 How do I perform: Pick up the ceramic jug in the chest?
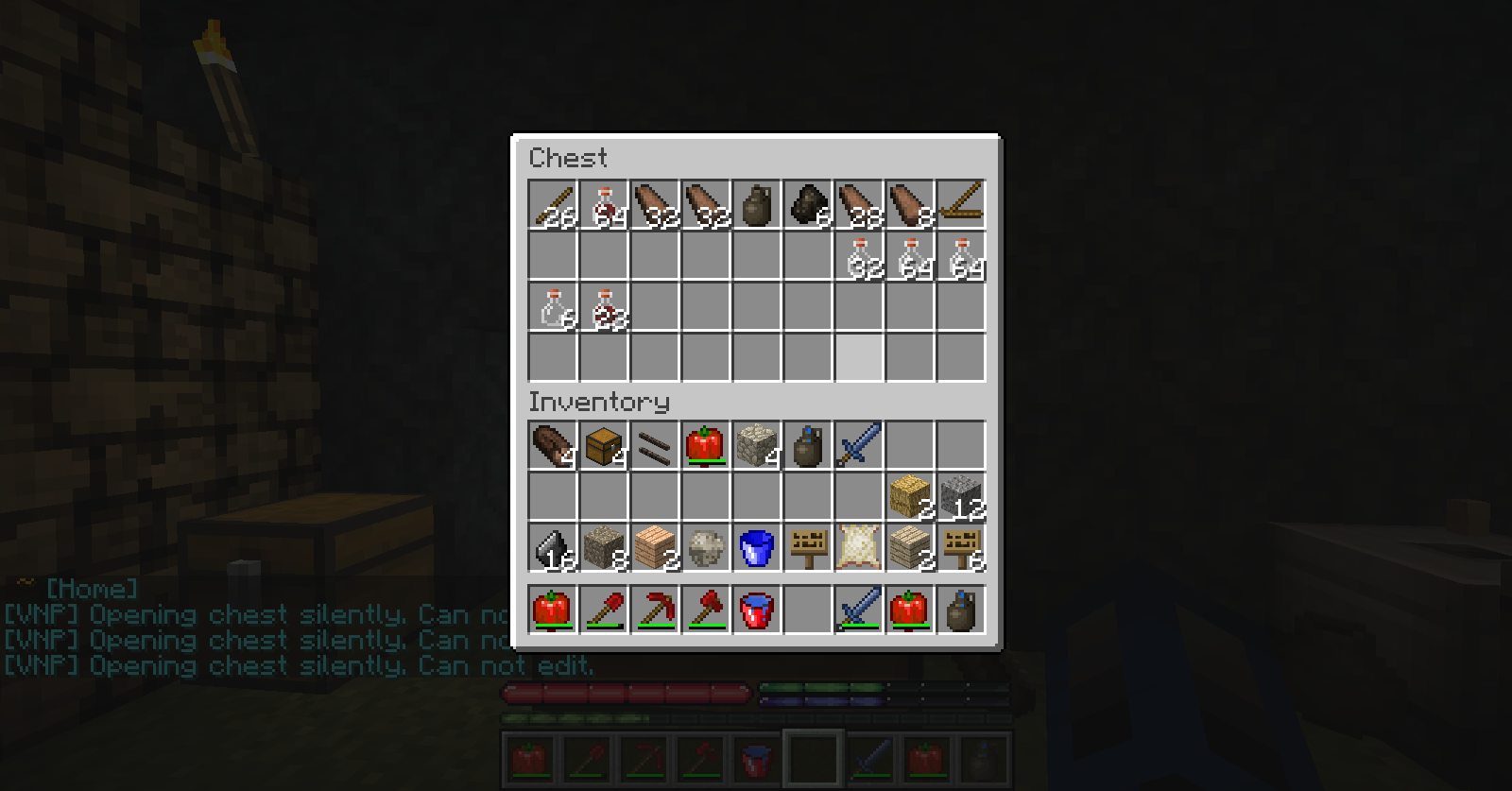tap(757, 205)
